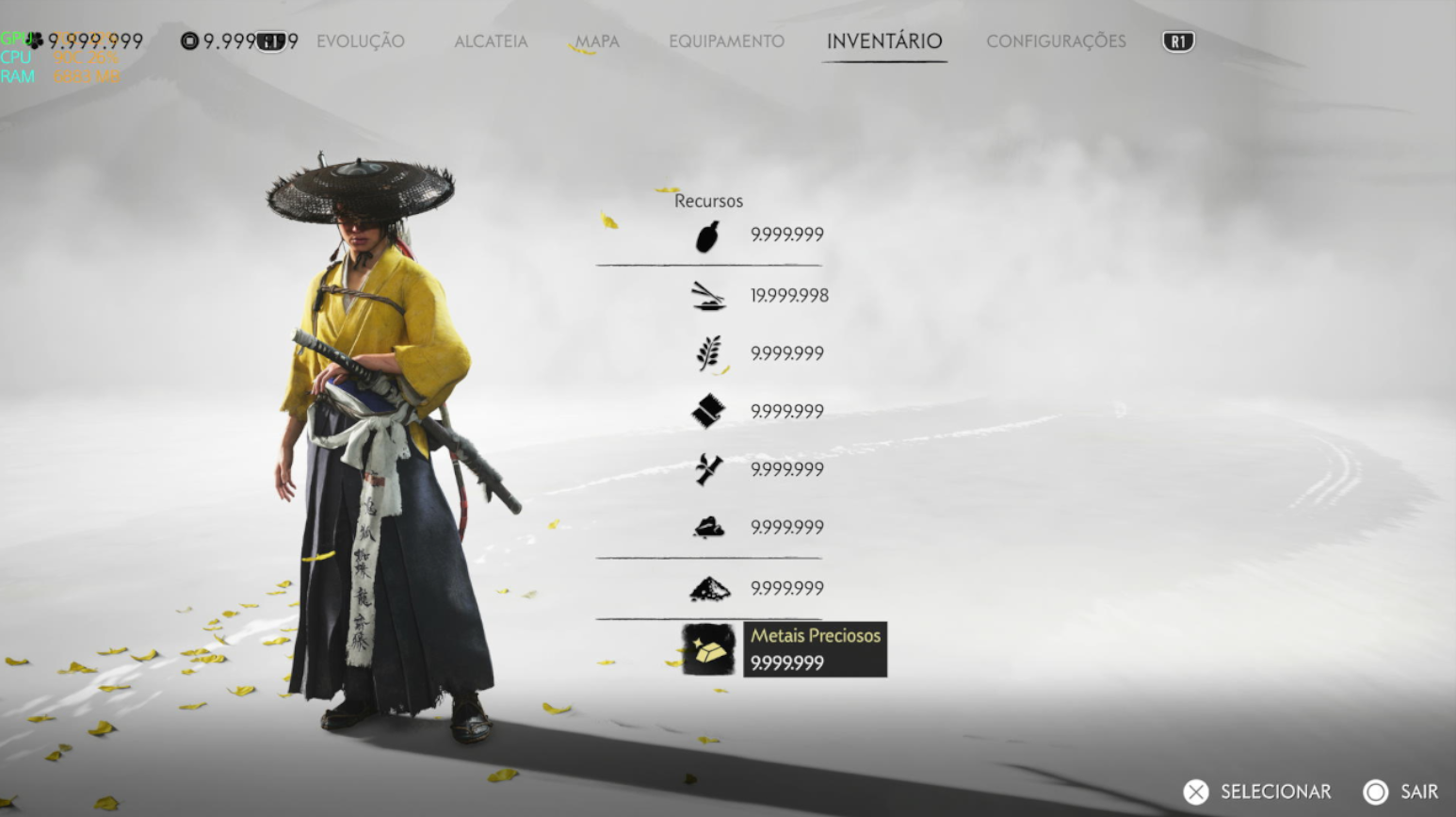Screen dimensions: 1456x817
Task: Select the bamboo stalk resource icon
Action: tap(708, 469)
